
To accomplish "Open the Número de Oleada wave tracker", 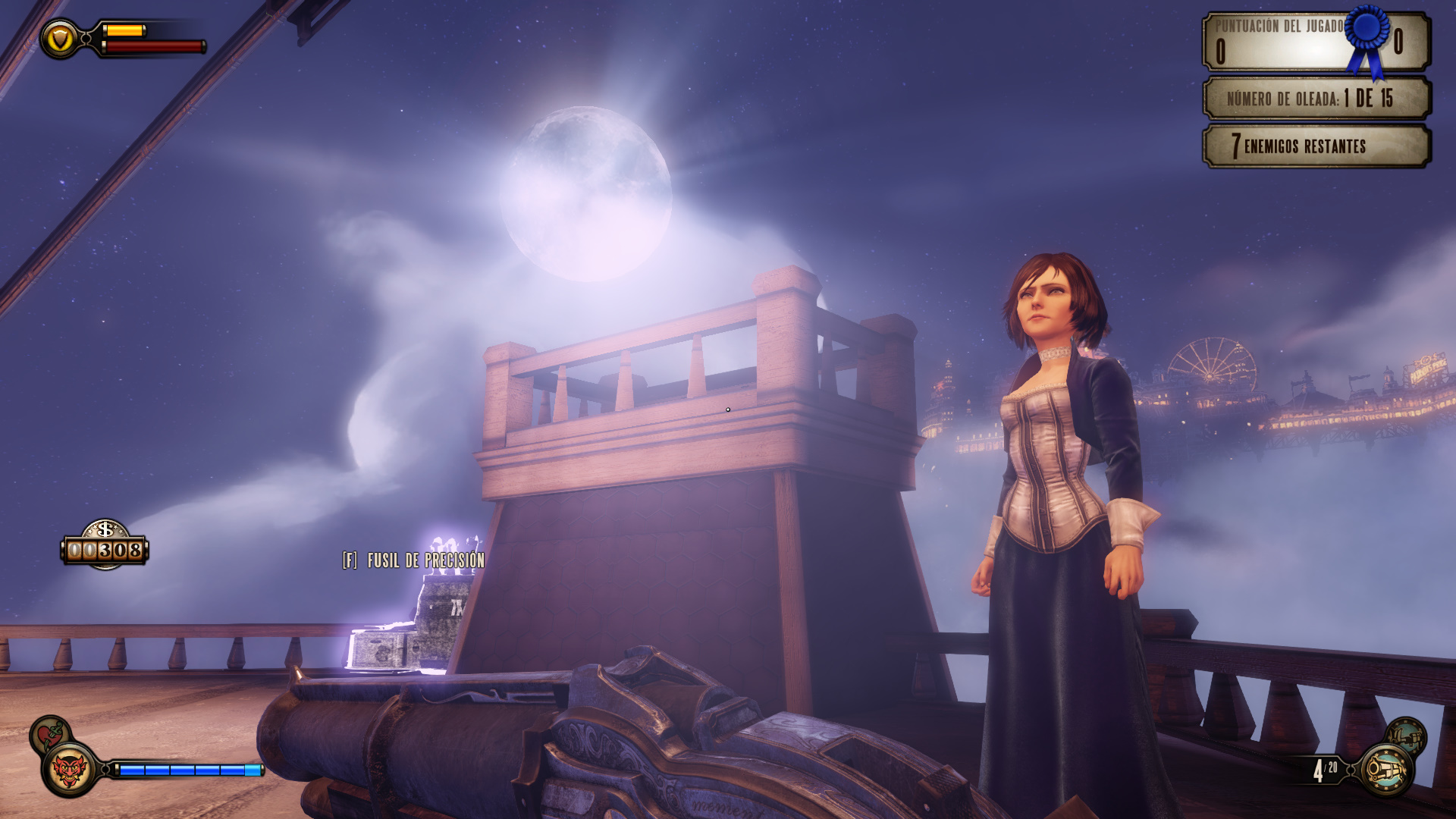I will (x=1316, y=98).
